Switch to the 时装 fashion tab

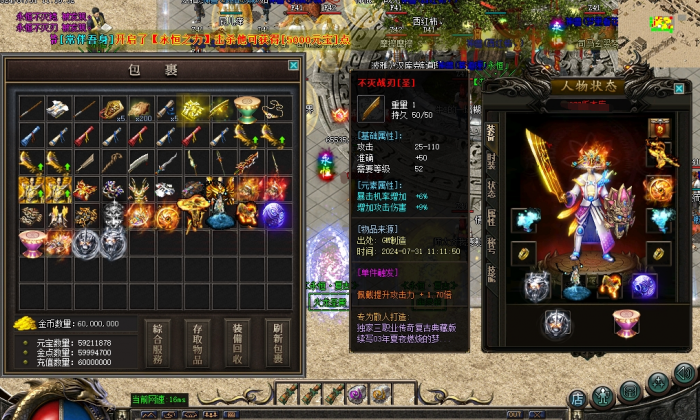coord(491,160)
